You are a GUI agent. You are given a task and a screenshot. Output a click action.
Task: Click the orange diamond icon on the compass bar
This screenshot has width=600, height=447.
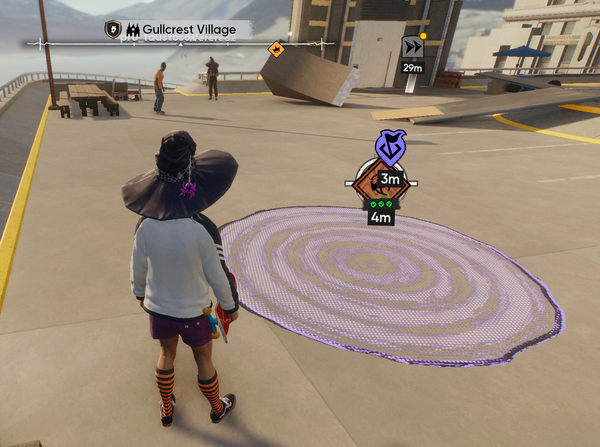click(276, 48)
